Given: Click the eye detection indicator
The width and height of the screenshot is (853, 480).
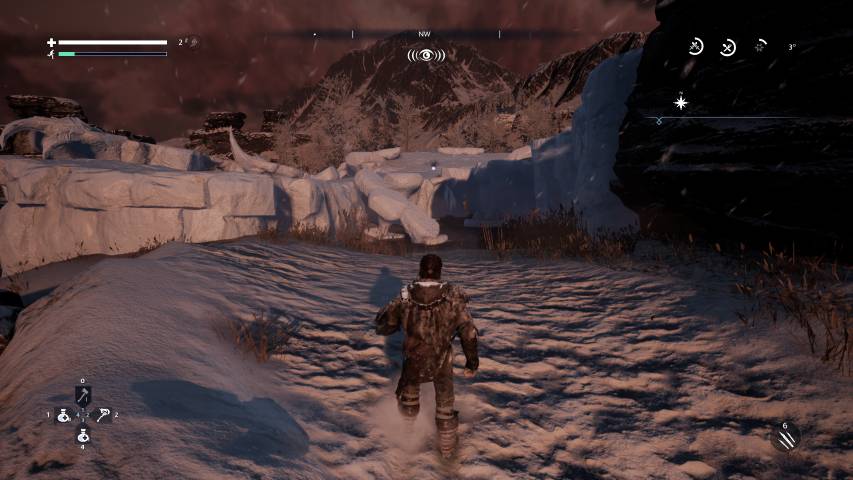Looking at the screenshot, I should [x=426, y=55].
